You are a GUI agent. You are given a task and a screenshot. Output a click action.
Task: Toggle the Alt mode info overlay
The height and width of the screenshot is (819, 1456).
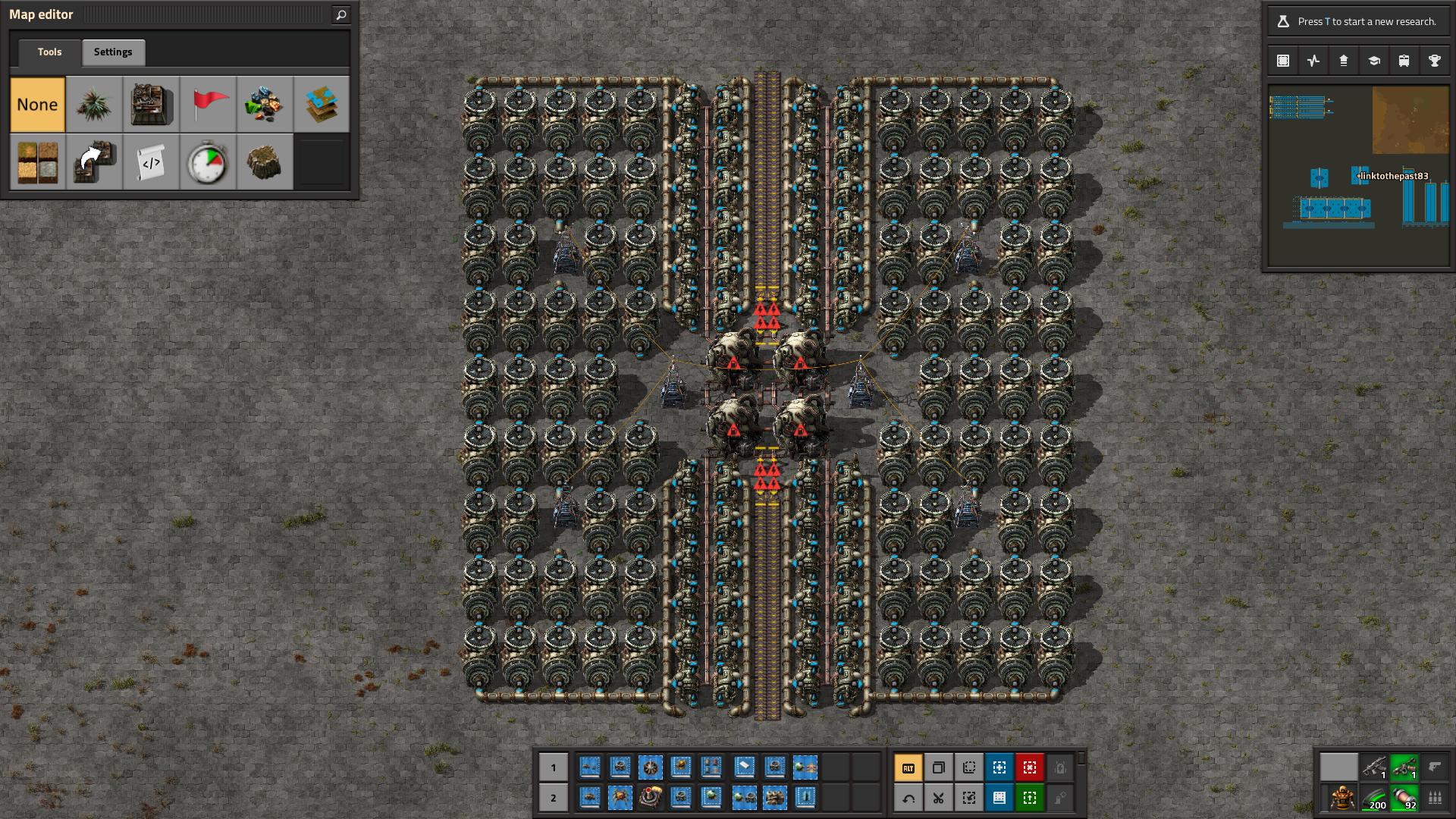pos(908,768)
